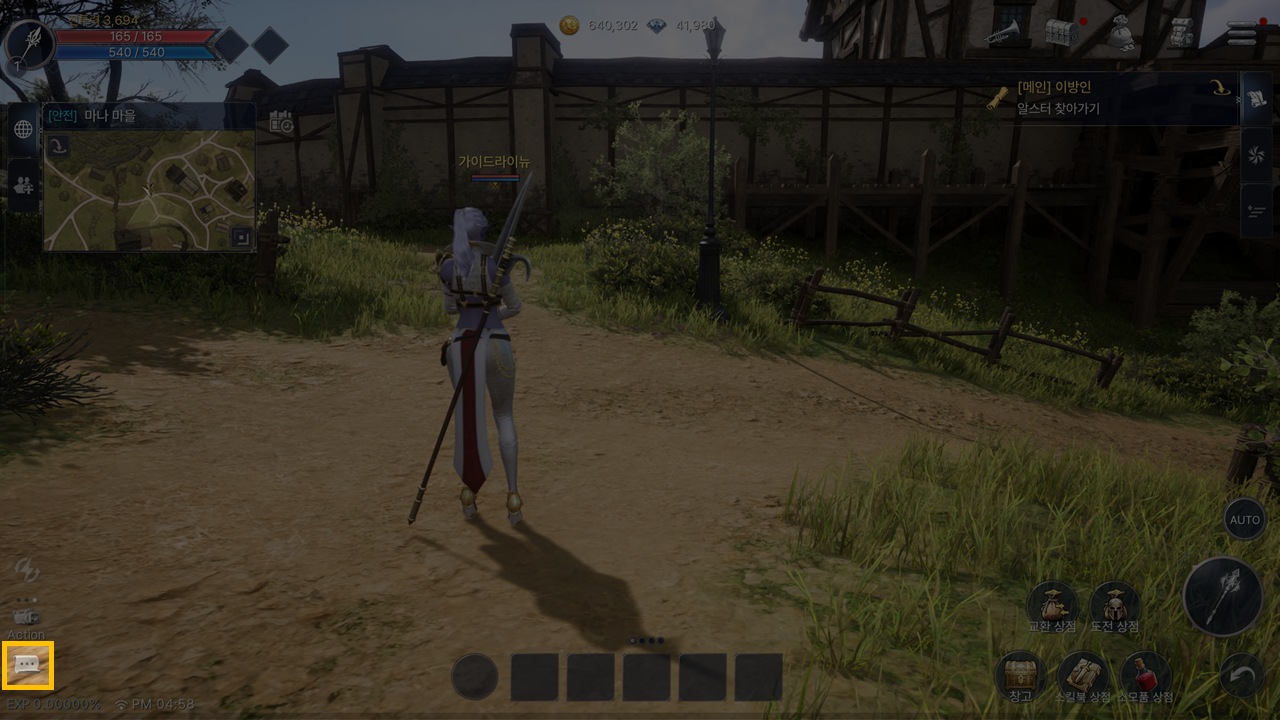Open the backpack inventory icon
The image size is (1280, 720).
pos(1182,33)
